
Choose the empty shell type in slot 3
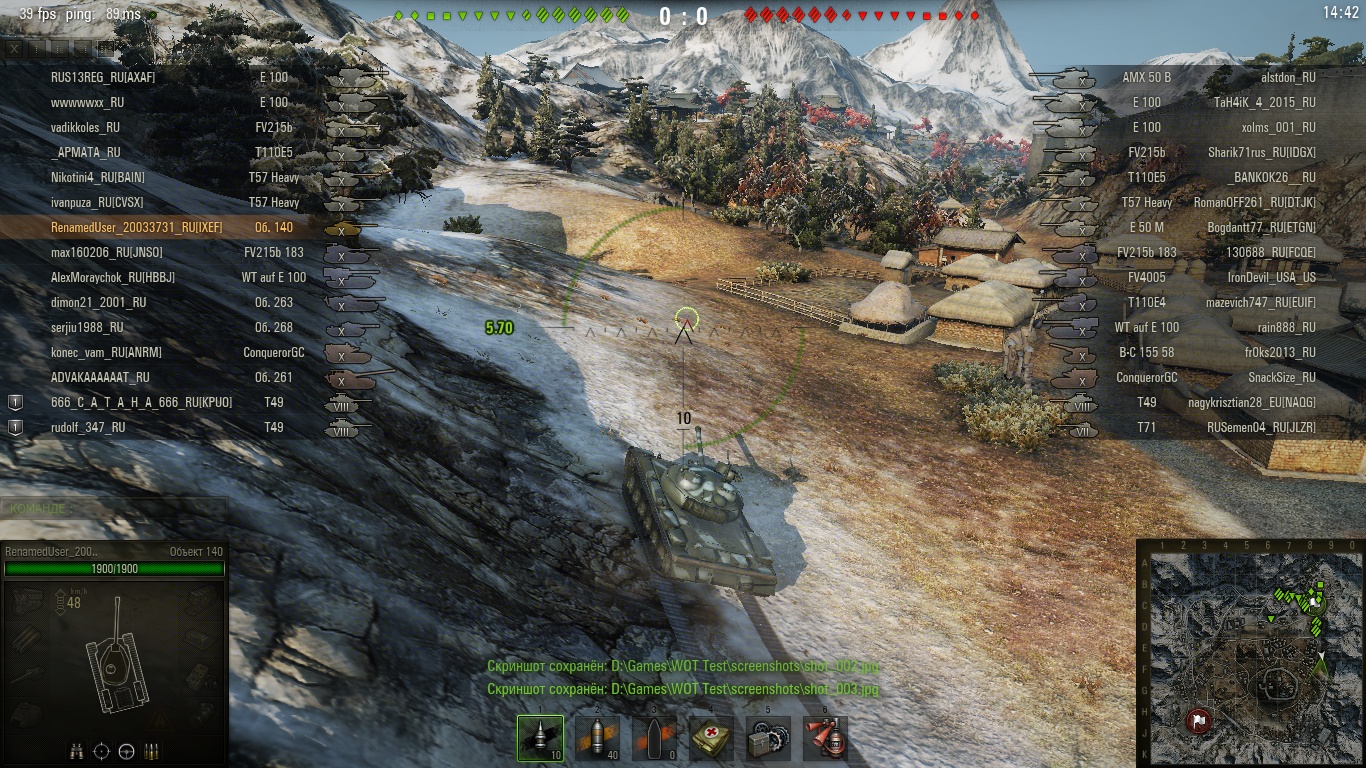(x=654, y=738)
